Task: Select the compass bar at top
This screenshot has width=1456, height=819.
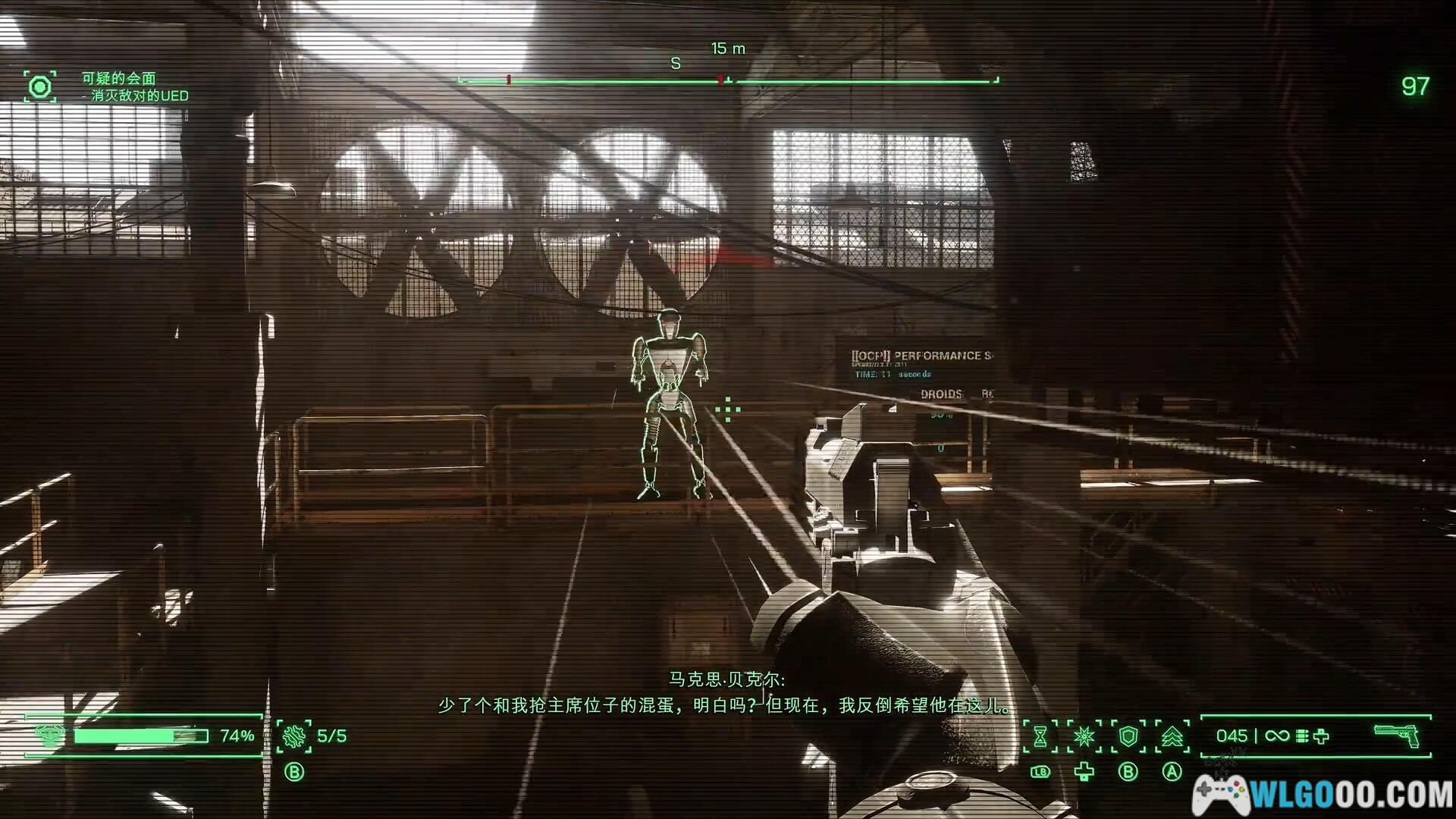Action: coord(728,80)
